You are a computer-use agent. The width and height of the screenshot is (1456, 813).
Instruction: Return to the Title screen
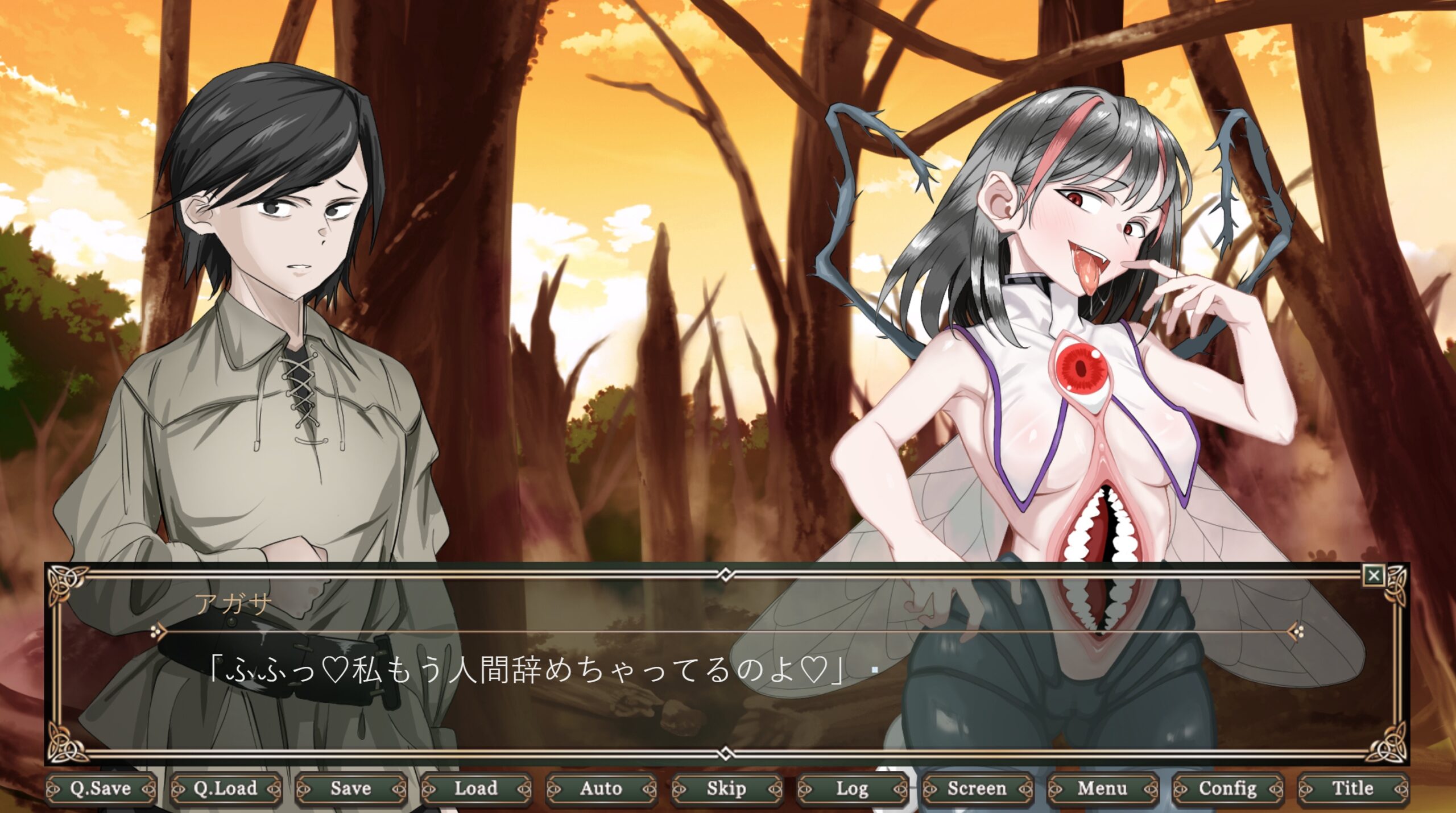(x=1352, y=789)
